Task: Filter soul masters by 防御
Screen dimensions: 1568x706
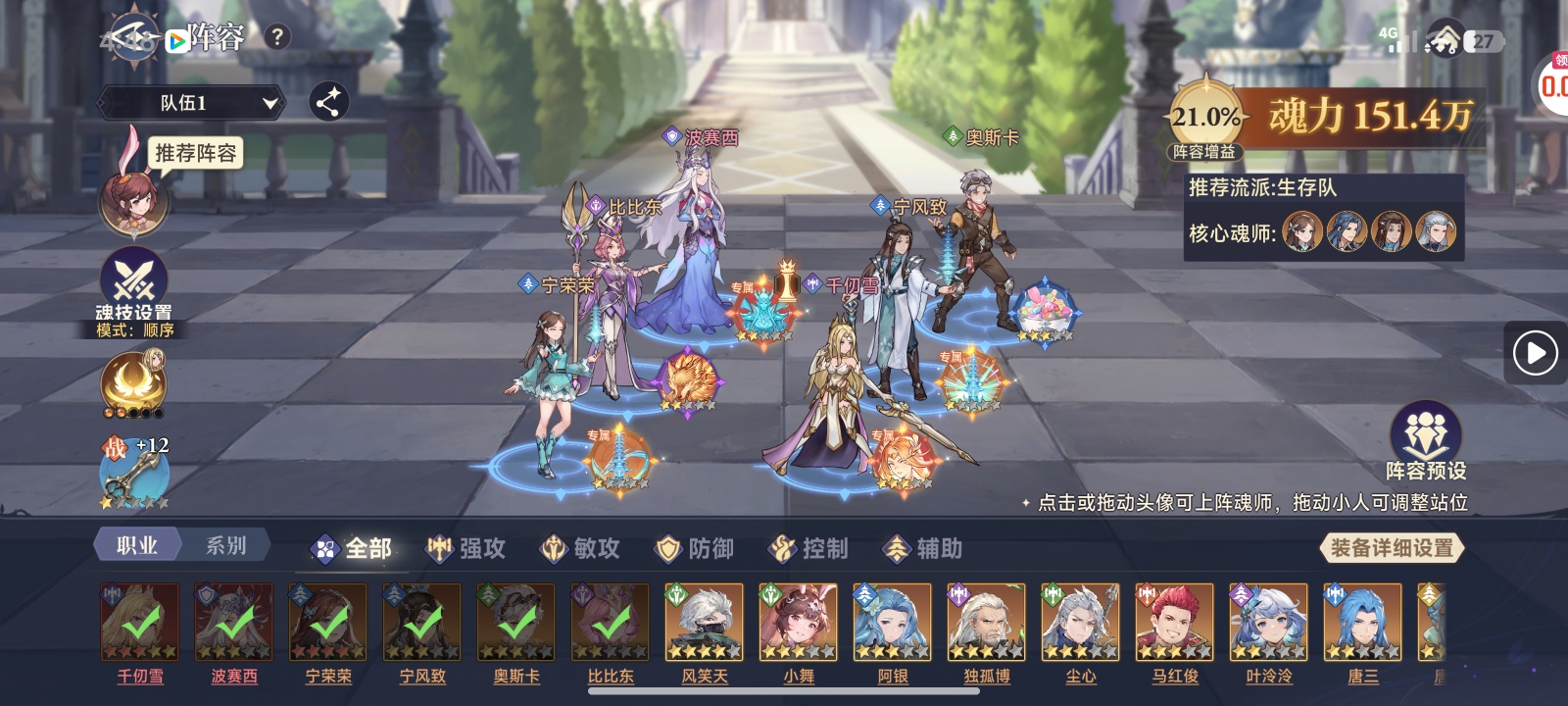Action: click(x=695, y=549)
